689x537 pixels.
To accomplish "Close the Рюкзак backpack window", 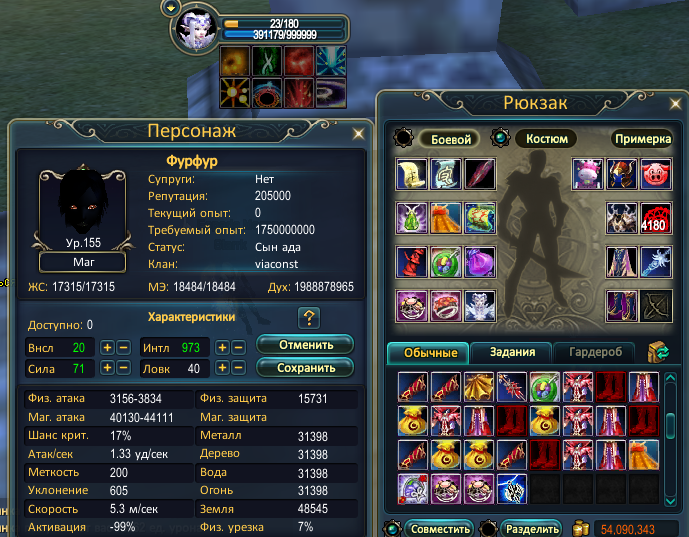I will point(670,102).
